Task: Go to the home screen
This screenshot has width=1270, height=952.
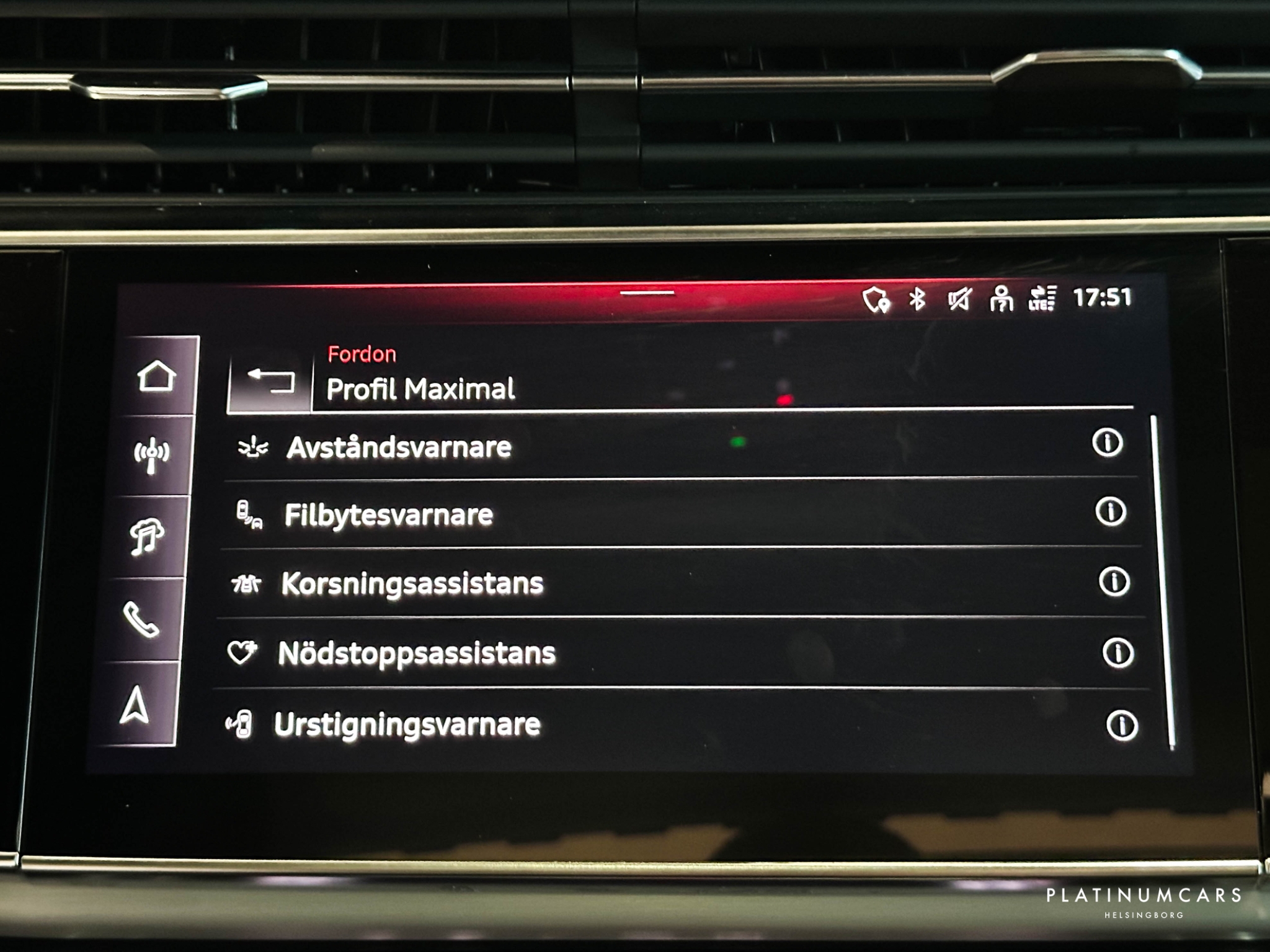Action: 156,376
